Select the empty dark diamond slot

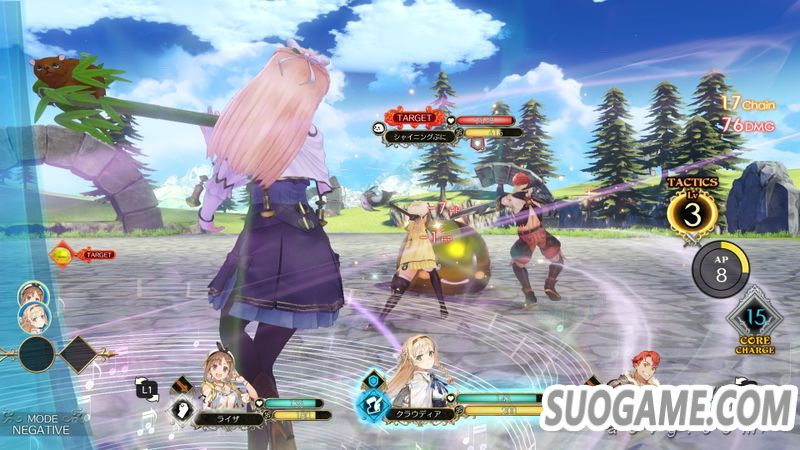click(x=77, y=353)
